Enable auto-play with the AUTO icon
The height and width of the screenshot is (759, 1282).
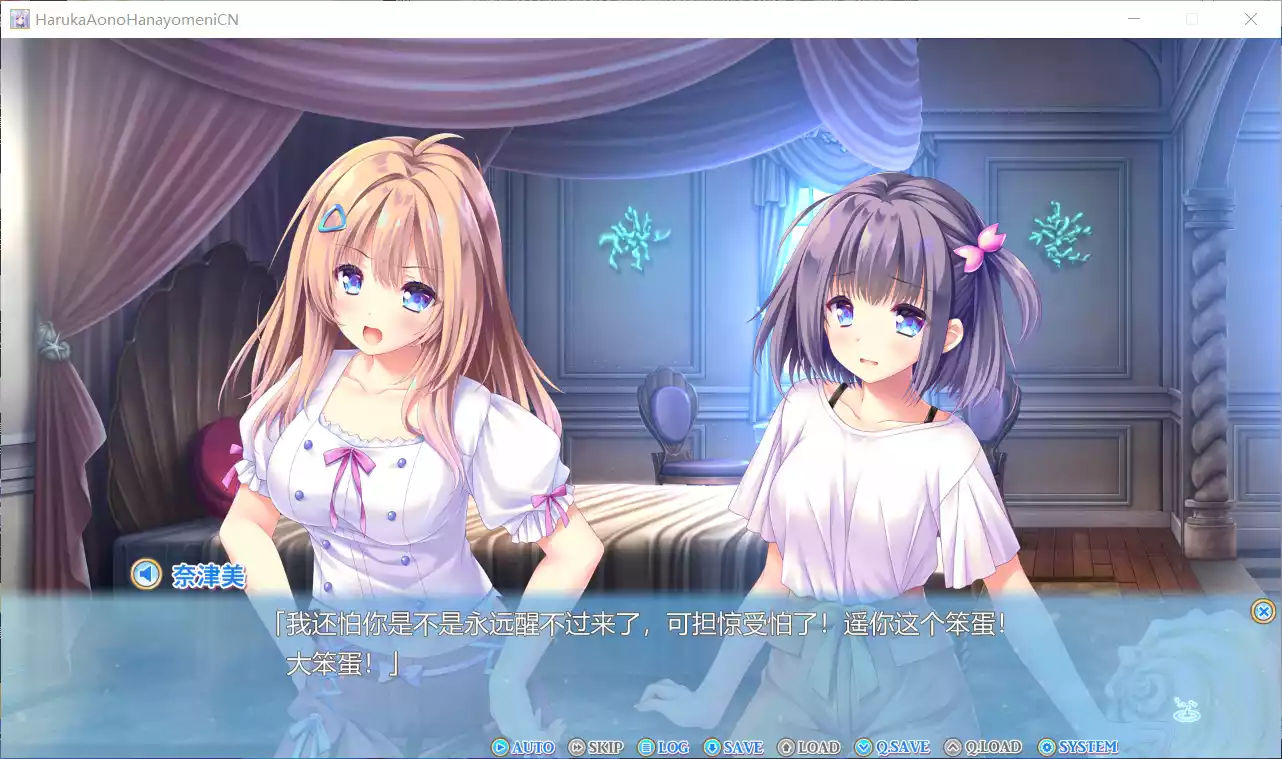tap(499, 746)
